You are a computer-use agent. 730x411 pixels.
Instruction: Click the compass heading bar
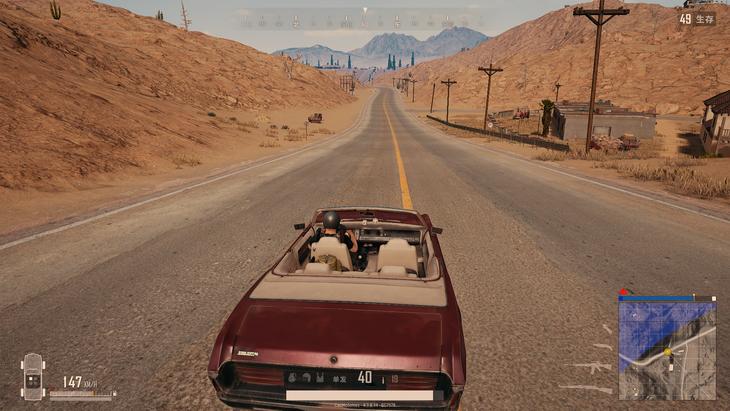click(x=365, y=20)
